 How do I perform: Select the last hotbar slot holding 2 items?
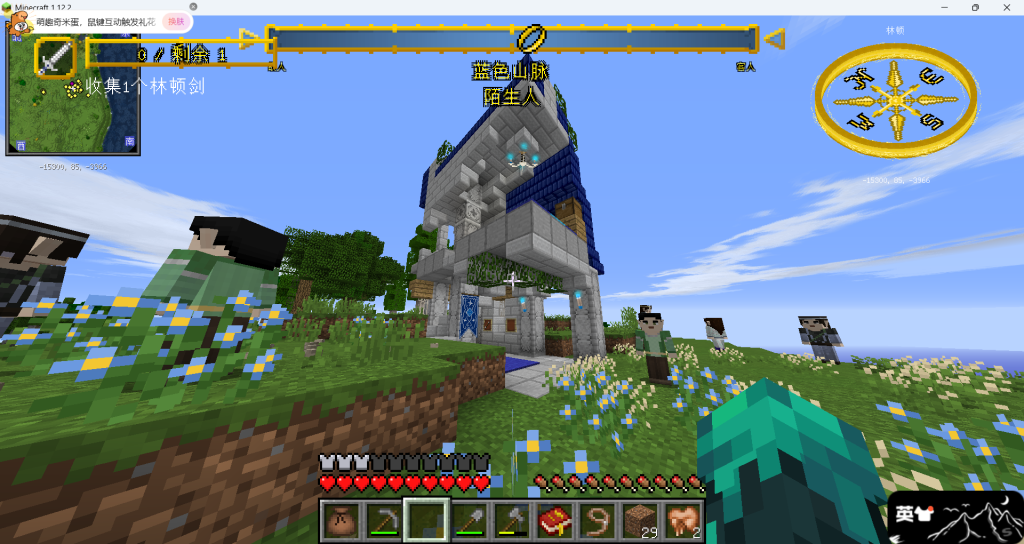[x=683, y=520]
